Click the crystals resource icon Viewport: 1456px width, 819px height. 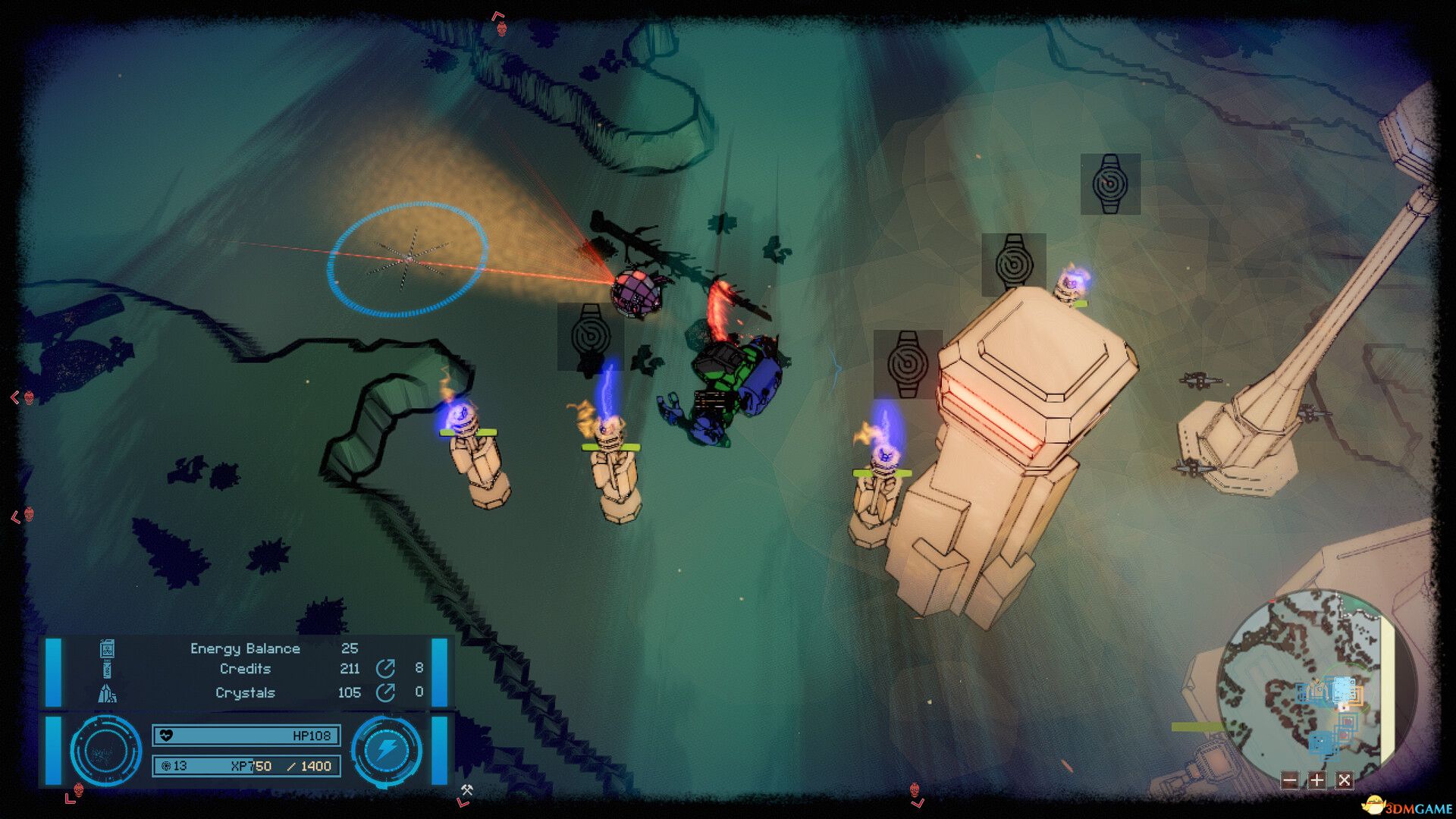point(107,692)
